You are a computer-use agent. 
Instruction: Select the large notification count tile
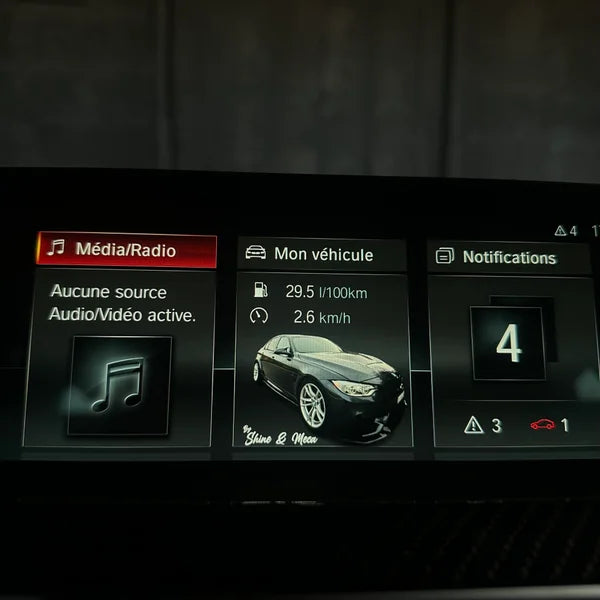pos(508,344)
